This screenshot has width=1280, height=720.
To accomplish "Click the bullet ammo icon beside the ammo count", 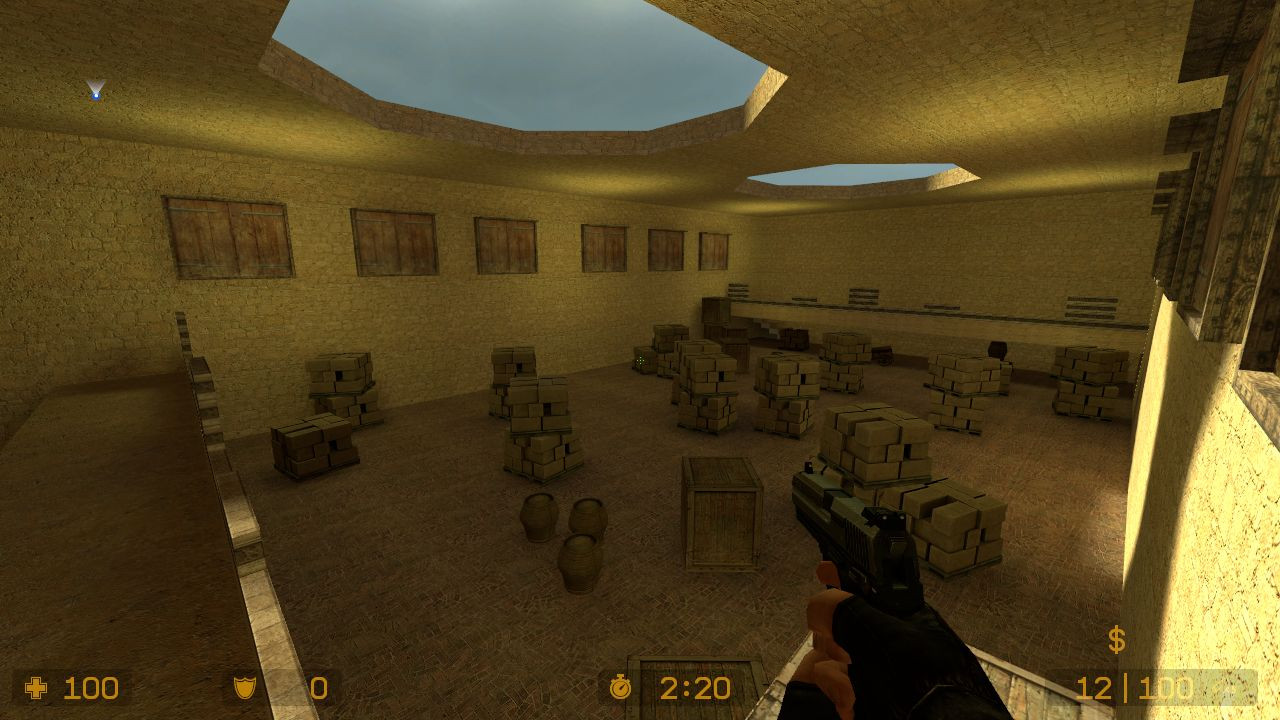I will pyautogui.click(x=1228, y=689).
